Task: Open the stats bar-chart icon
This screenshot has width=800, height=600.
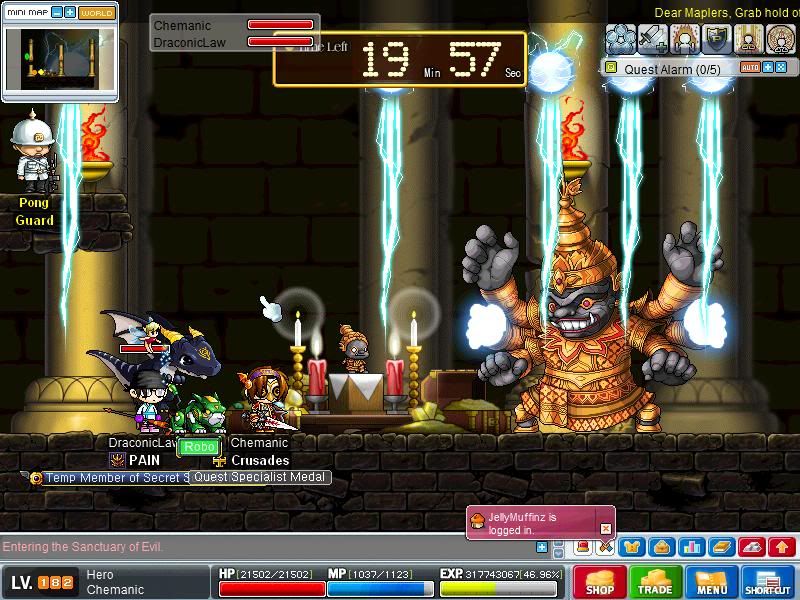Action: [x=691, y=547]
